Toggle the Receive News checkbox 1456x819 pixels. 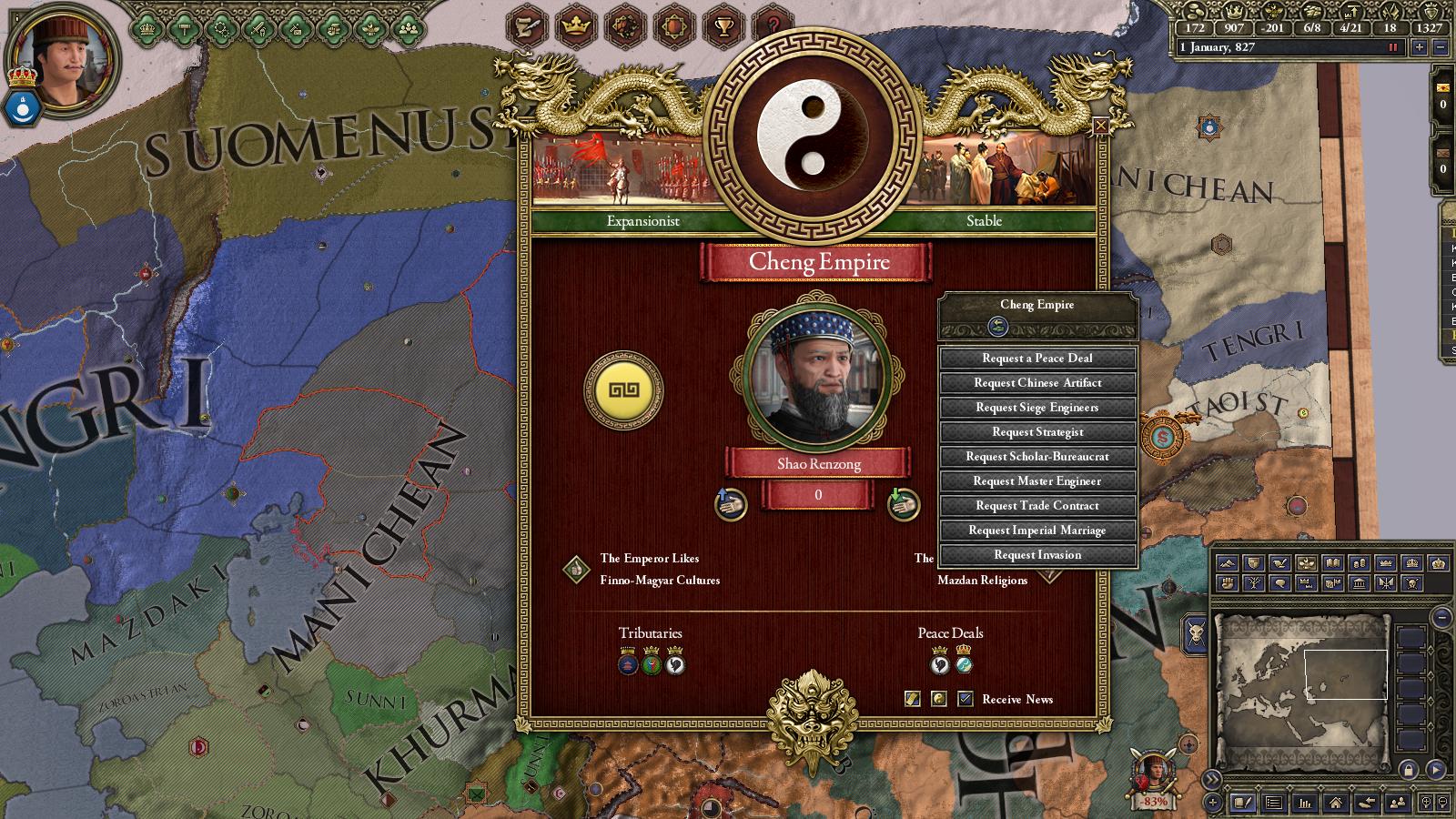point(966,699)
